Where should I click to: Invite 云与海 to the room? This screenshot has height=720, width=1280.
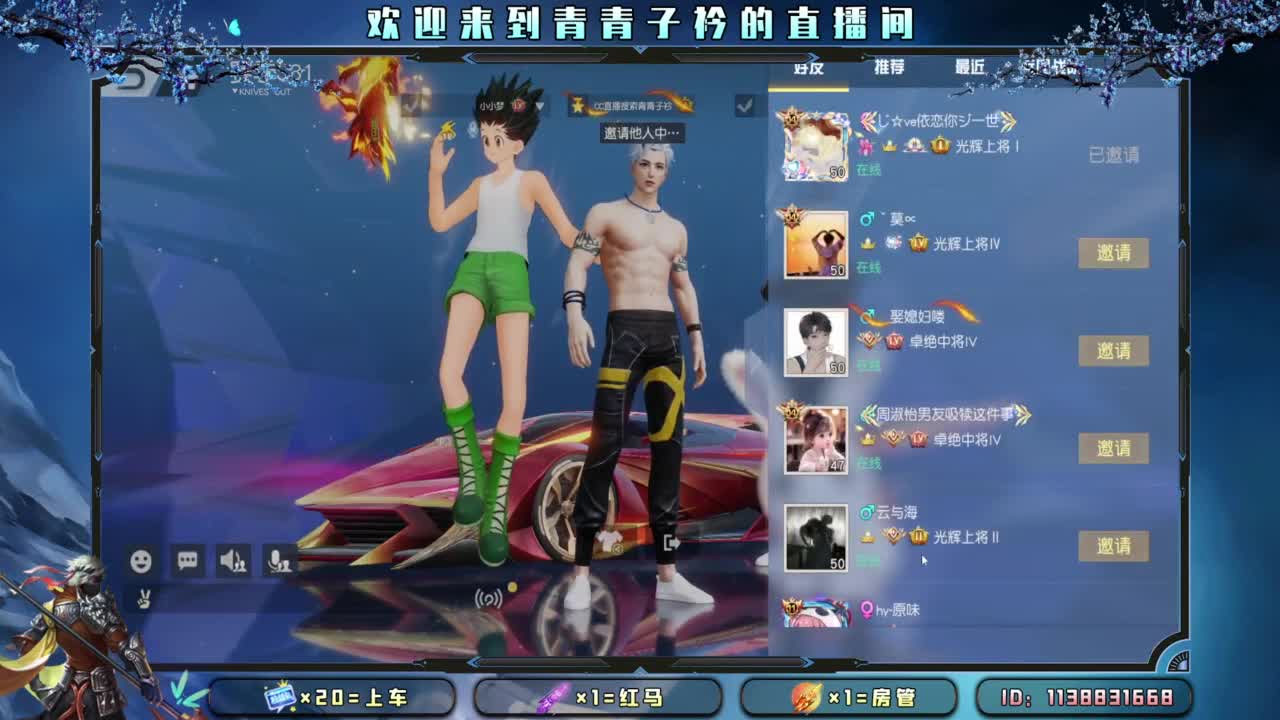tap(1114, 546)
